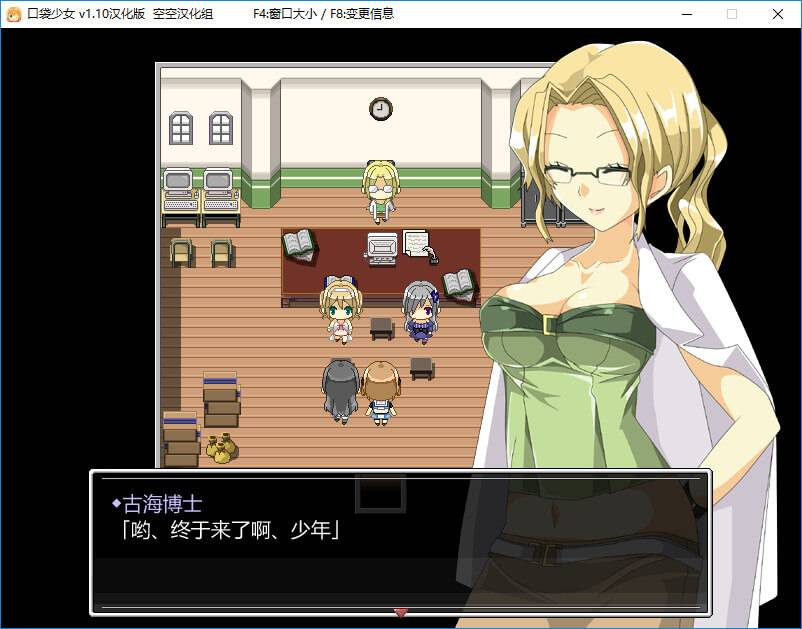Minimize the game window
Image resolution: width=802 pixels, height=629 pixels.
click(686, 14)
